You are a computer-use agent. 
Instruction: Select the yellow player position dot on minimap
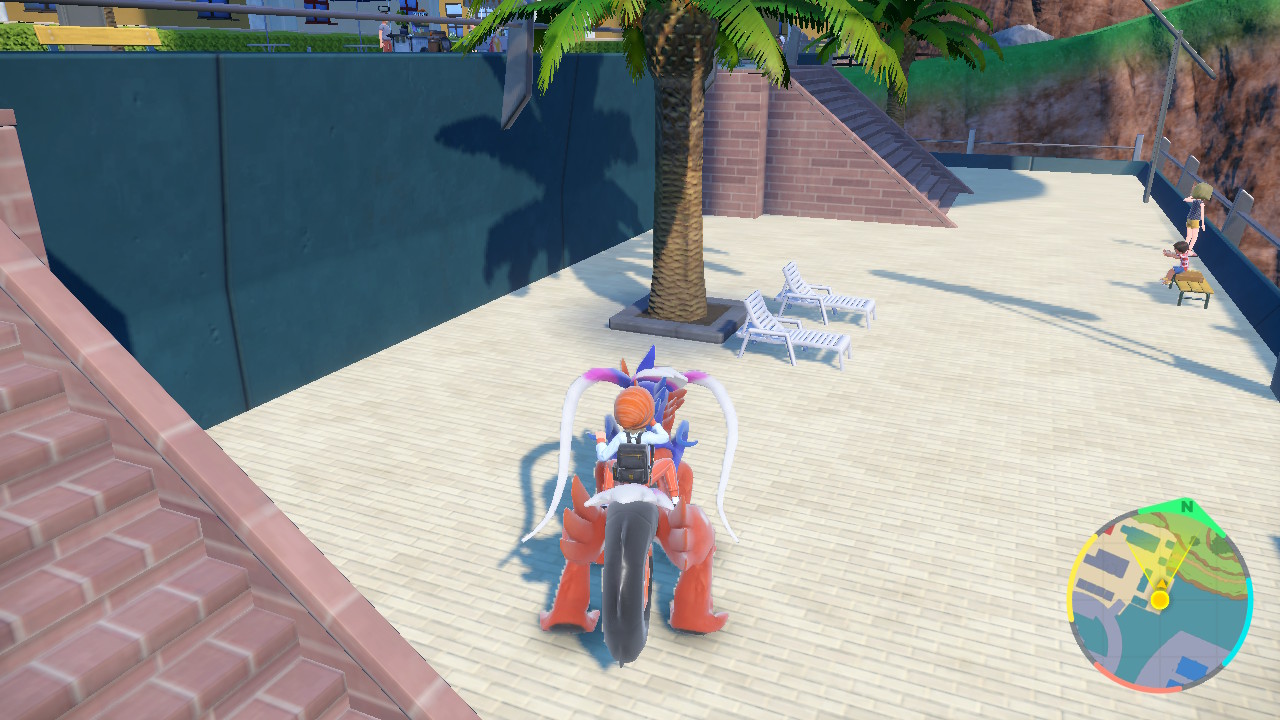(x=1159, y=599)
